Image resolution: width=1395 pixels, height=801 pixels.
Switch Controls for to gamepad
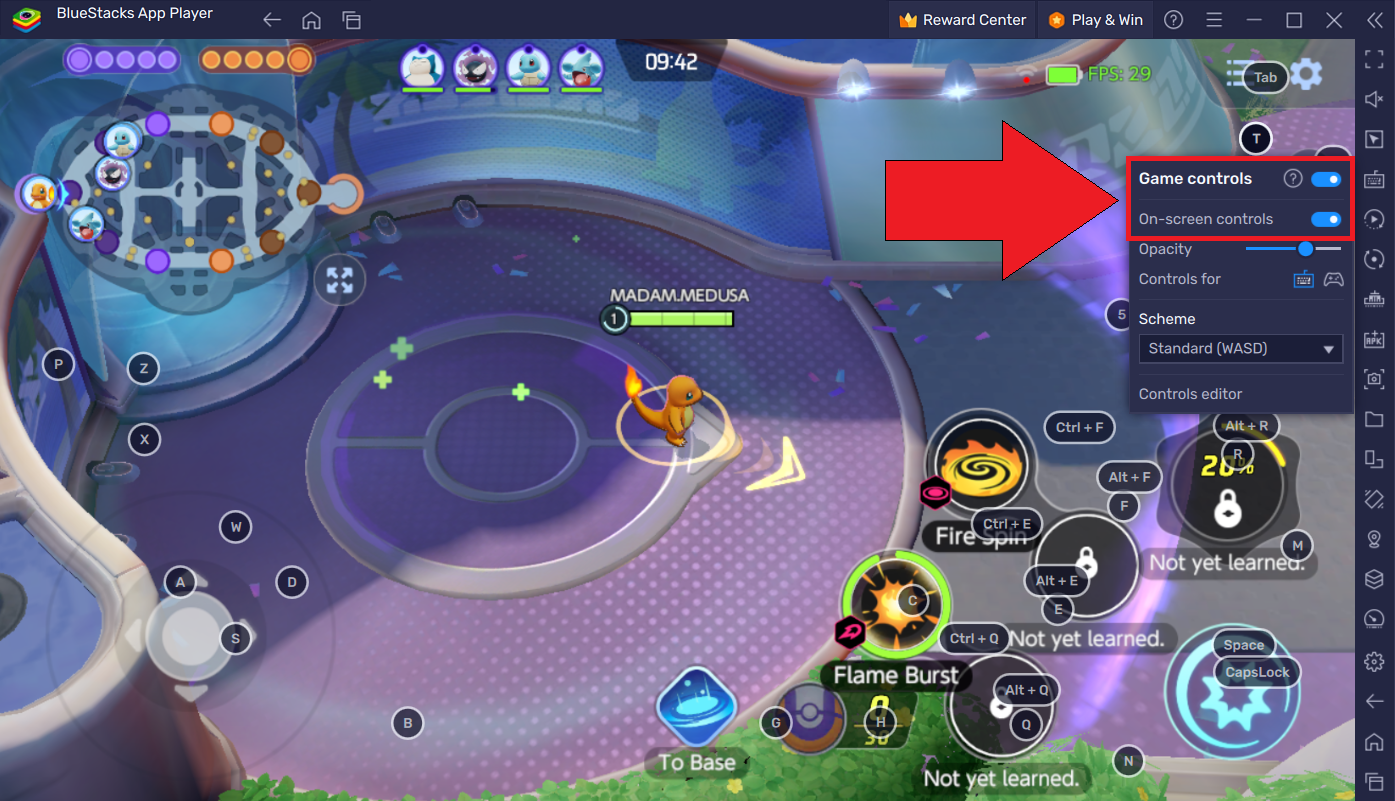pyautogui.click(x=1334, y=280)
